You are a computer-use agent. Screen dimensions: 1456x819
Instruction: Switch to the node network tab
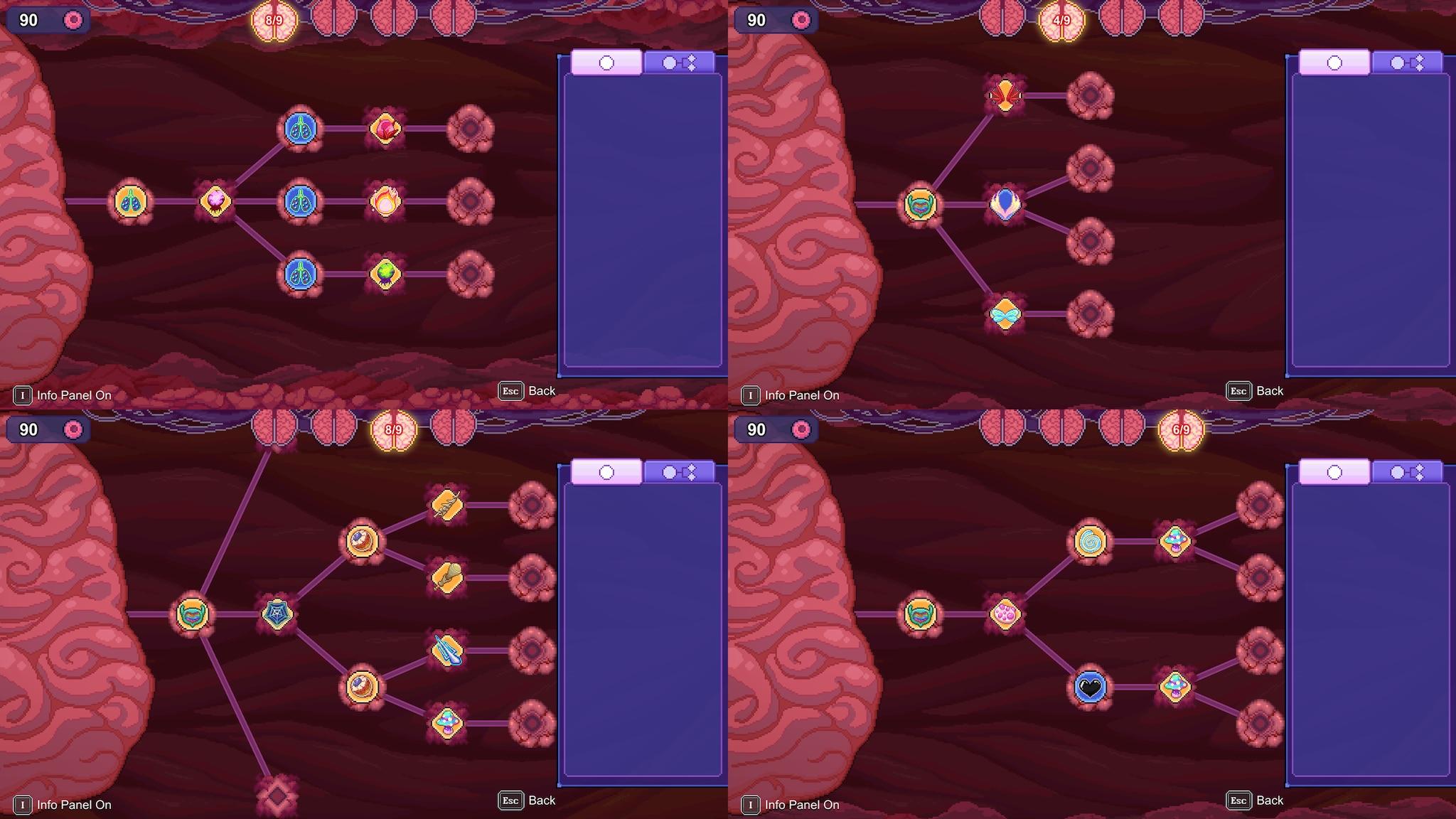tap(678, 63)
